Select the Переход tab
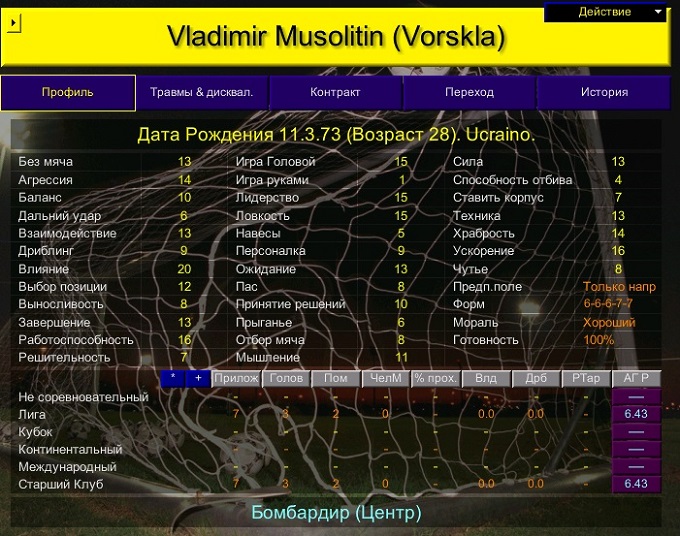This screenshot has height=536, width=680. [470, 92]
